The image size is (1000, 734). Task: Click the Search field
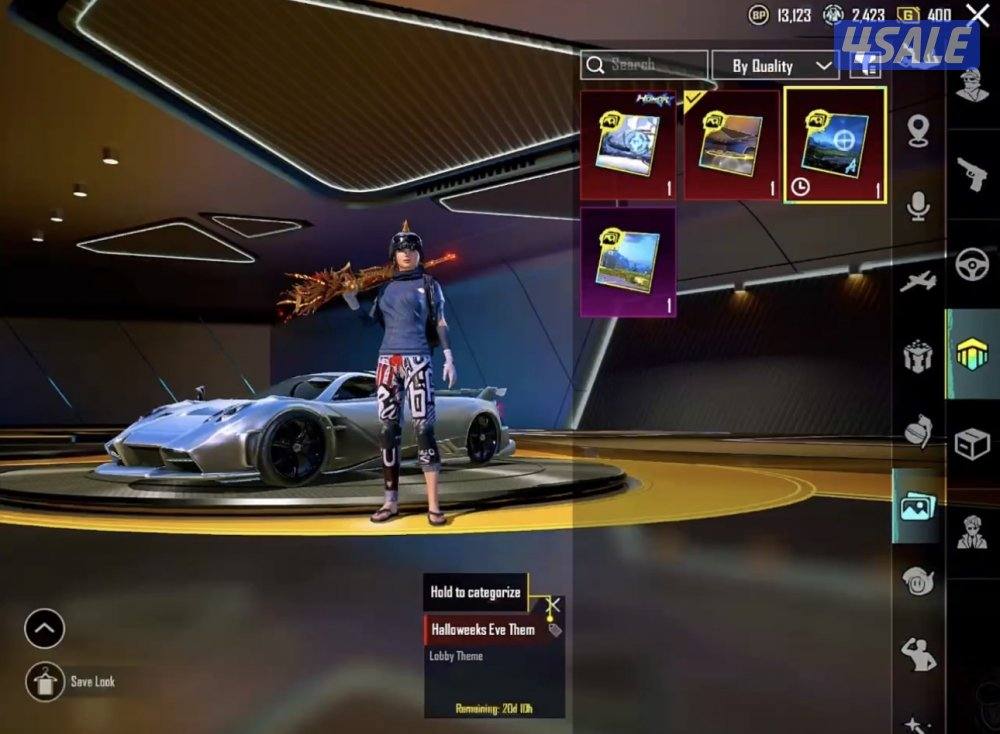[645, 65]
